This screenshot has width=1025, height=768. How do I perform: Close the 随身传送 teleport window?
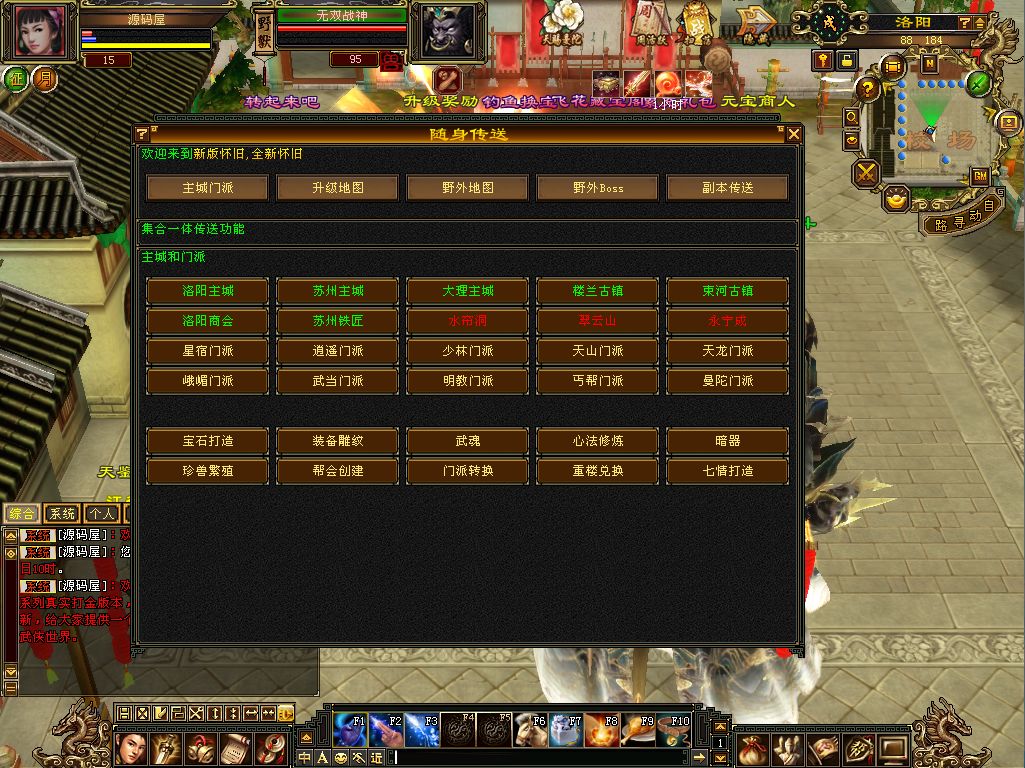click(794, 134)
